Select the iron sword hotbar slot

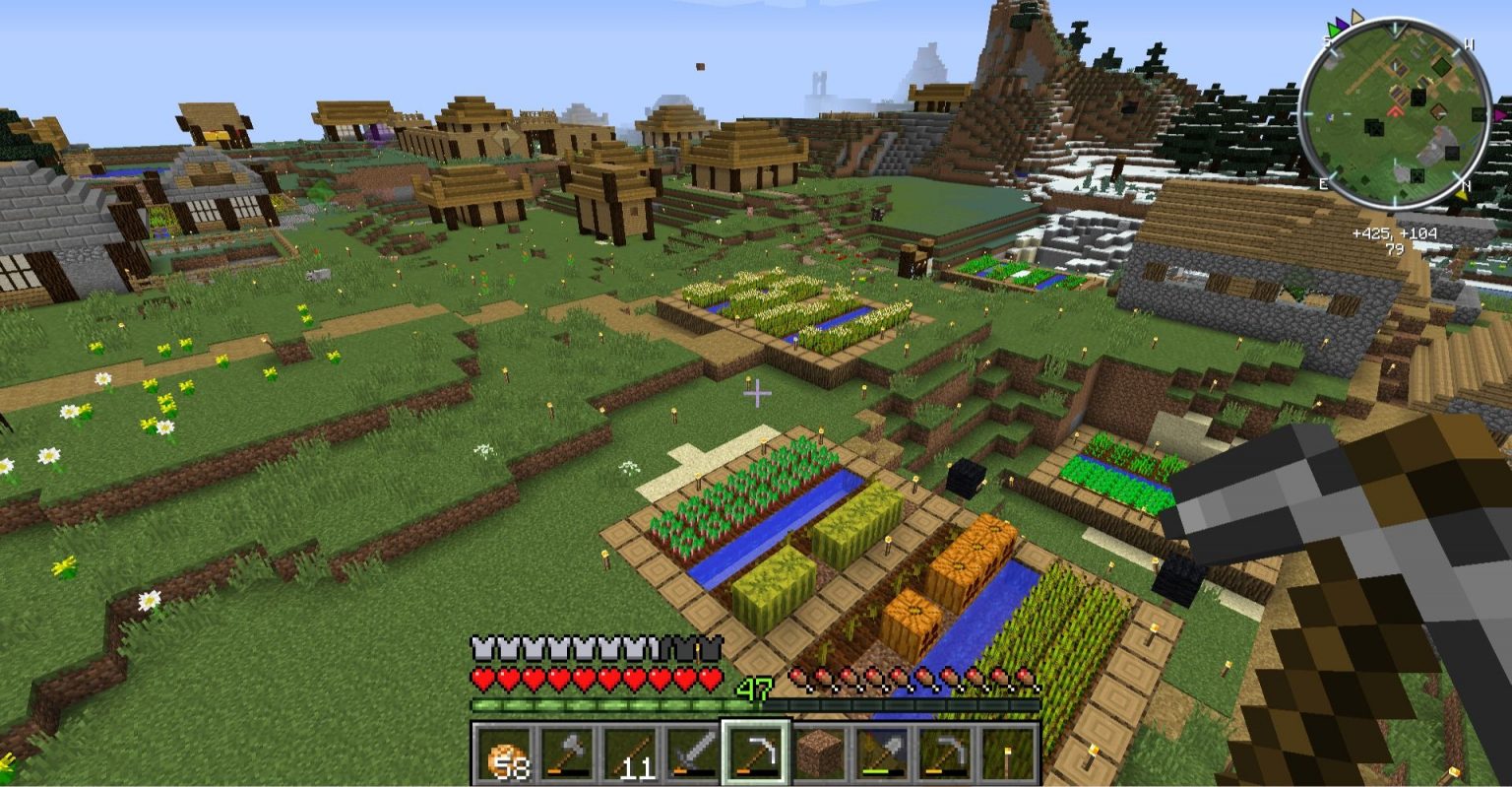coord(694,754)
